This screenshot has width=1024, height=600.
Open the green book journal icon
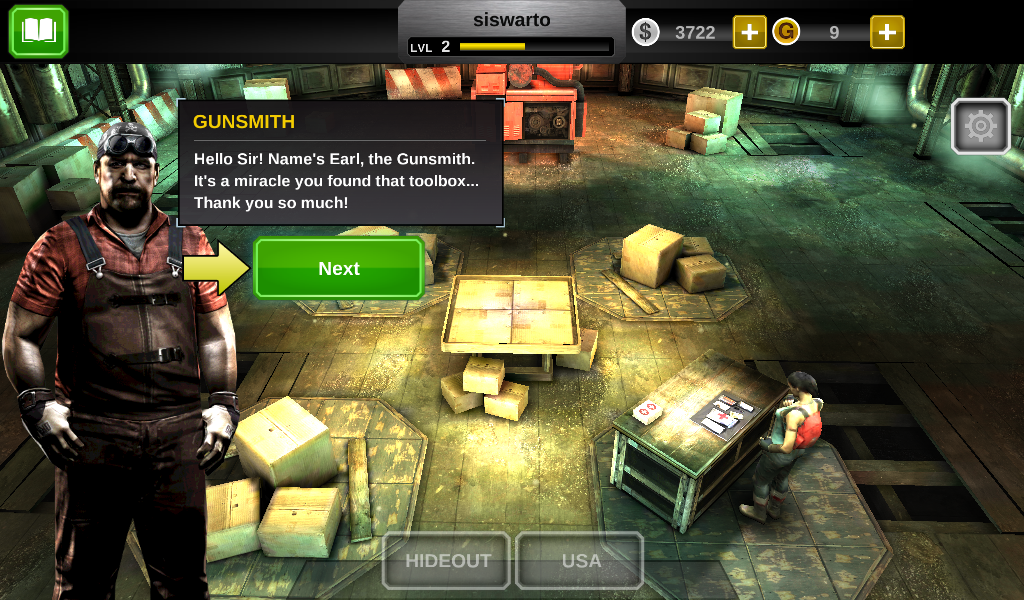tap(38, 31)
